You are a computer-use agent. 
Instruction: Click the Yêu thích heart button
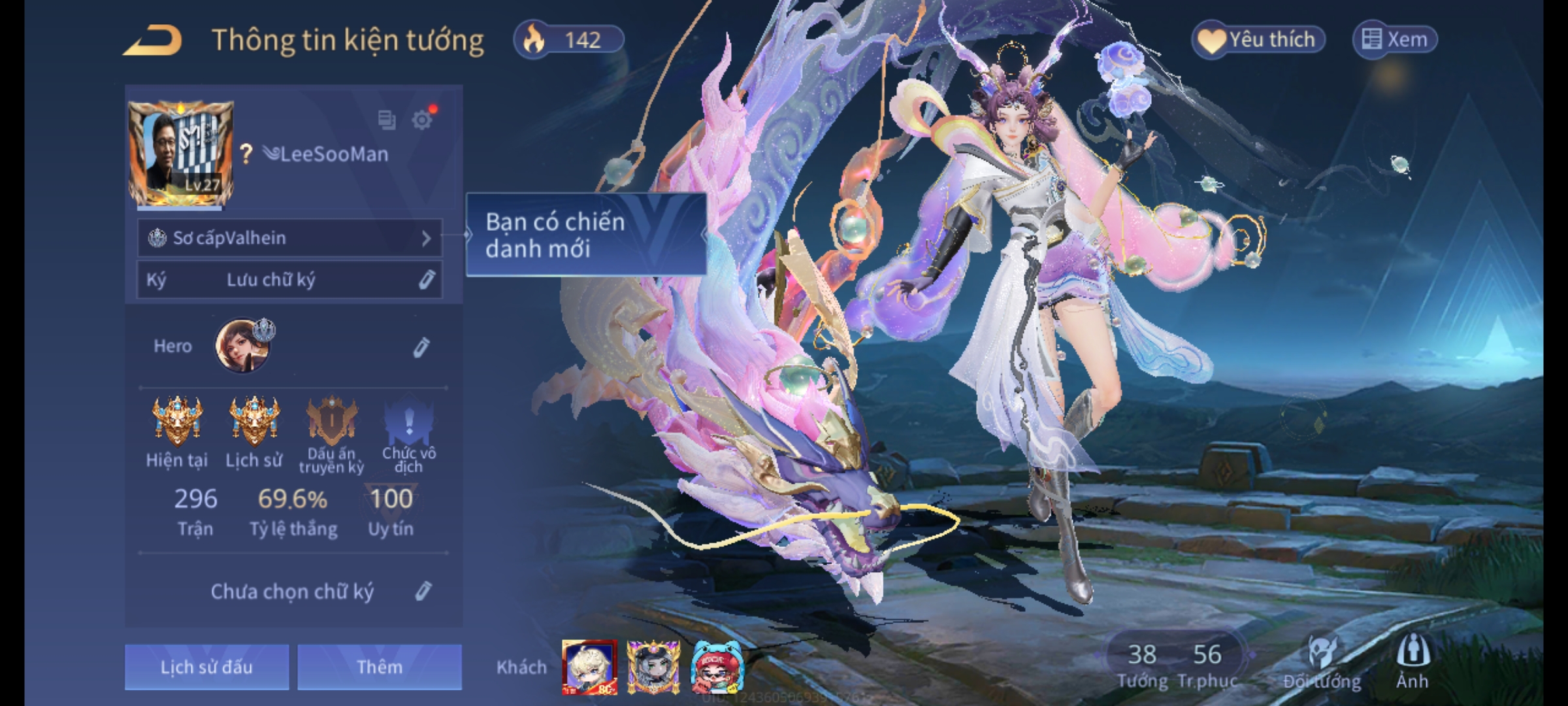(x=1258, y=40)
